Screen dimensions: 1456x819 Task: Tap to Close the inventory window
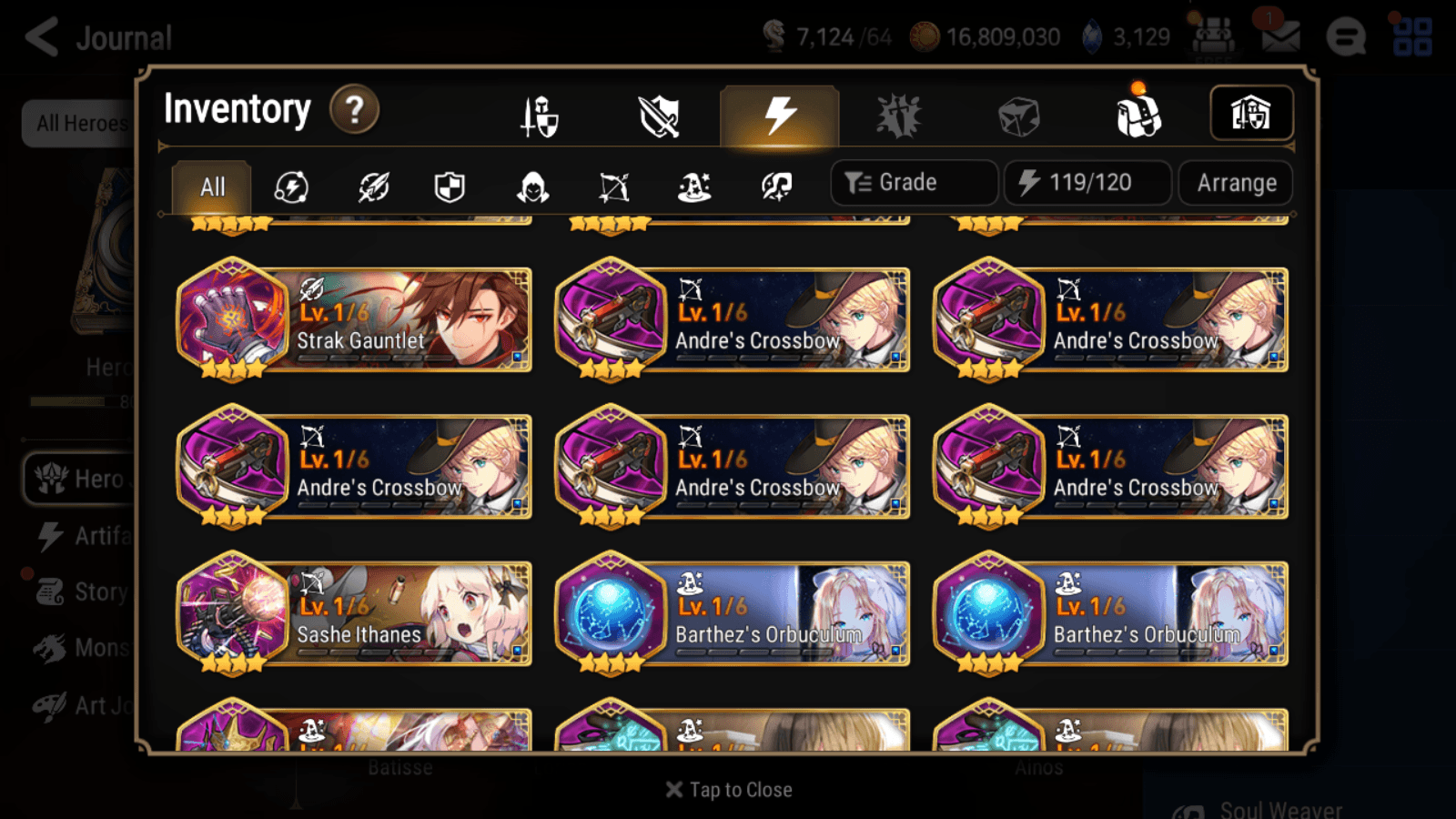[728, 789]
